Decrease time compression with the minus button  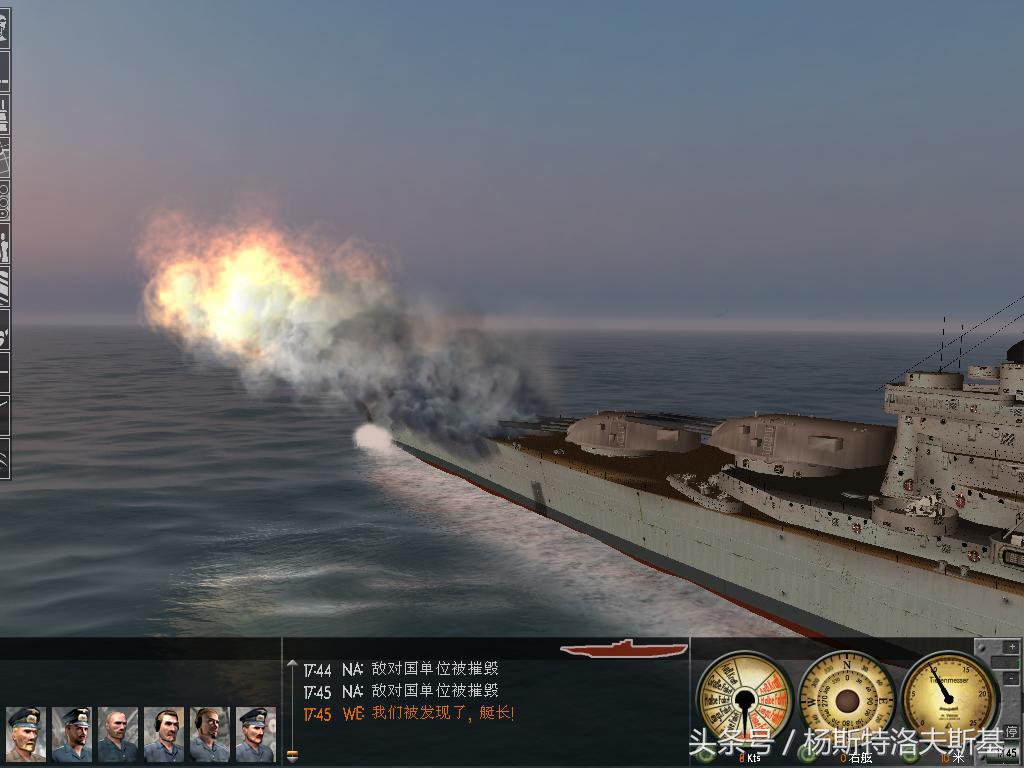click(x=1012, y=680)
